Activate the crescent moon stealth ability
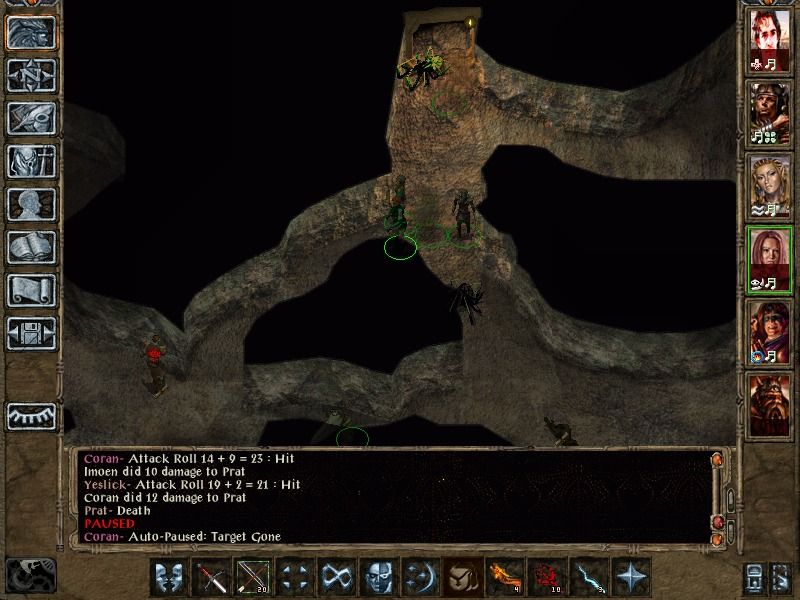Viewport: 800px width, 600px height. (418, 577)
